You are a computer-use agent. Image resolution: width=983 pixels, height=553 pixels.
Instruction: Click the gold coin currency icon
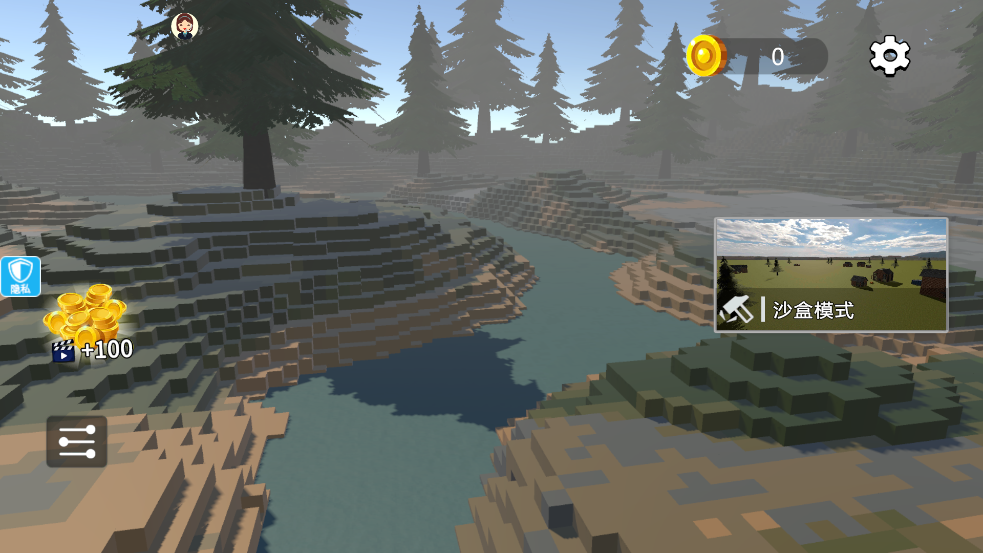705,56
